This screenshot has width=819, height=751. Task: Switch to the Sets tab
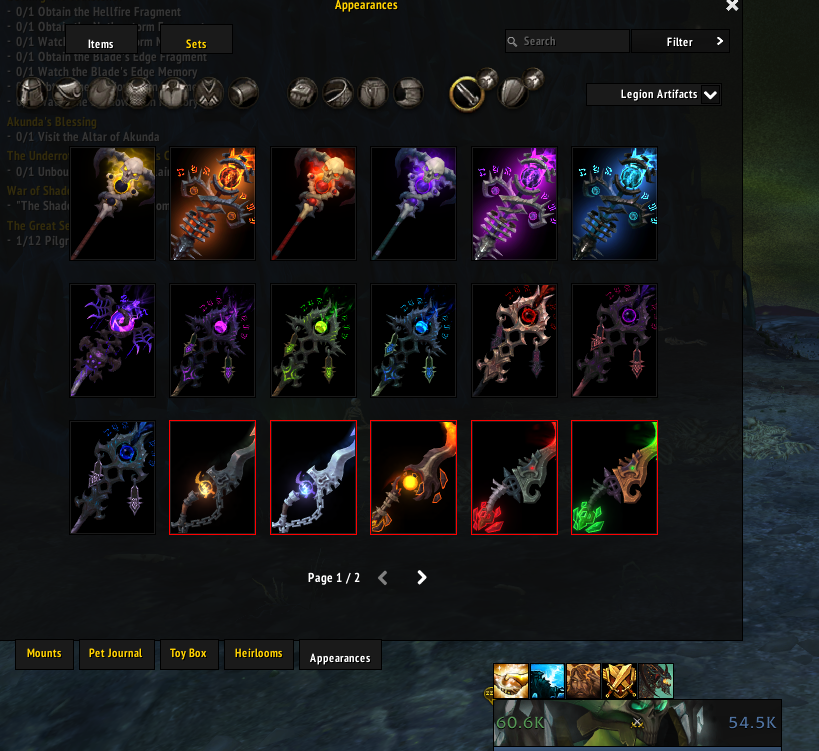[196, 43]
